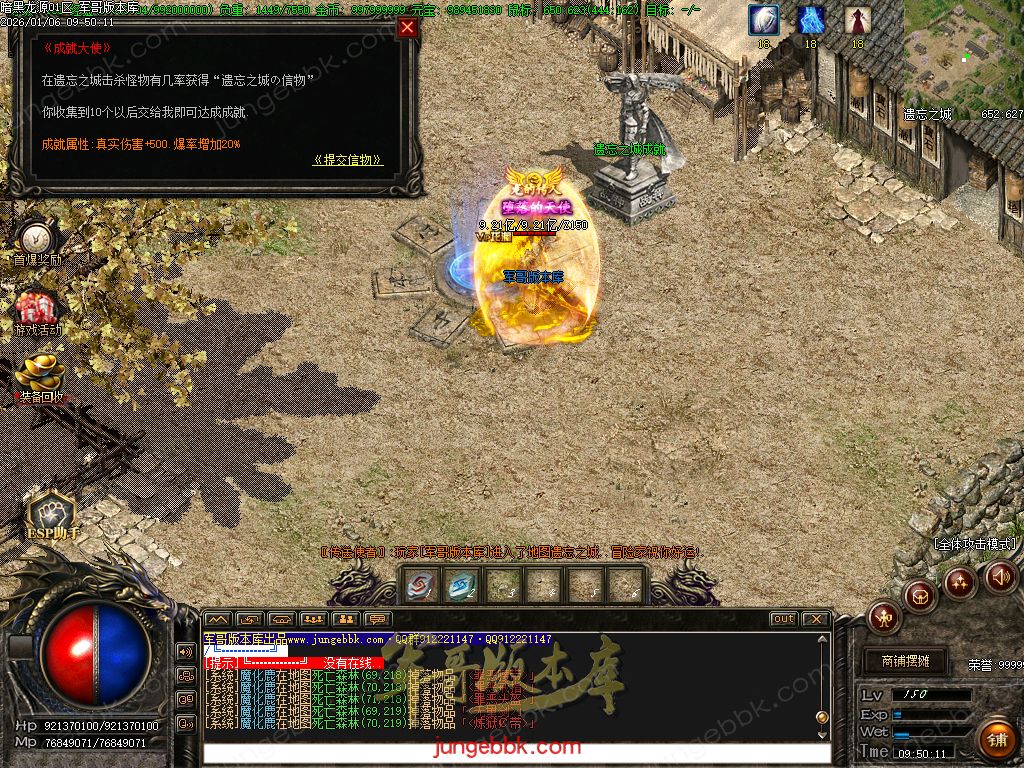This screenshot has height=768, width=1024.
Task: Open the character figure round button
Action: 884,615
